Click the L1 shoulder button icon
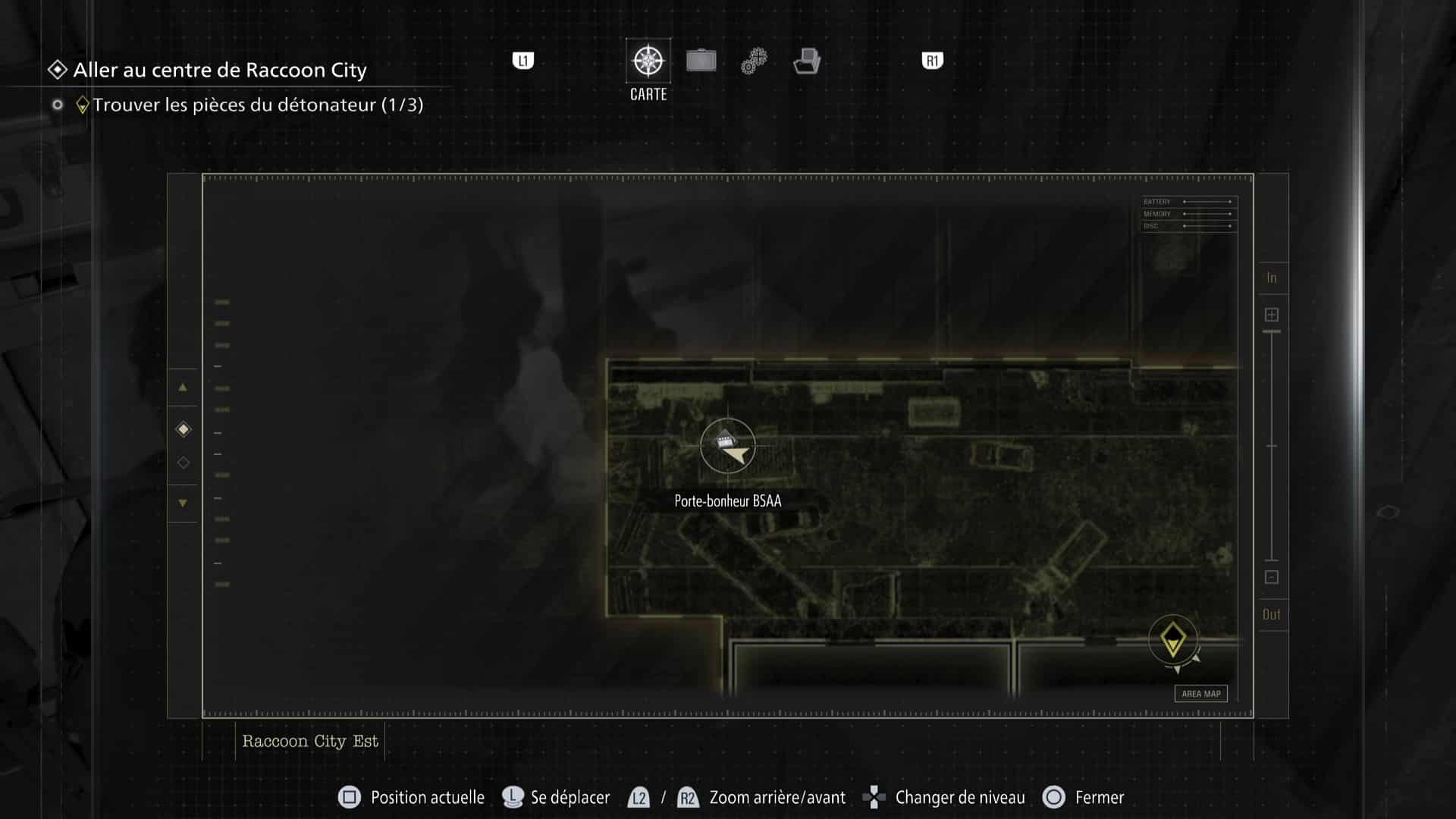The height and width of the screenshot is (819, 1456). tap(523, 59)
